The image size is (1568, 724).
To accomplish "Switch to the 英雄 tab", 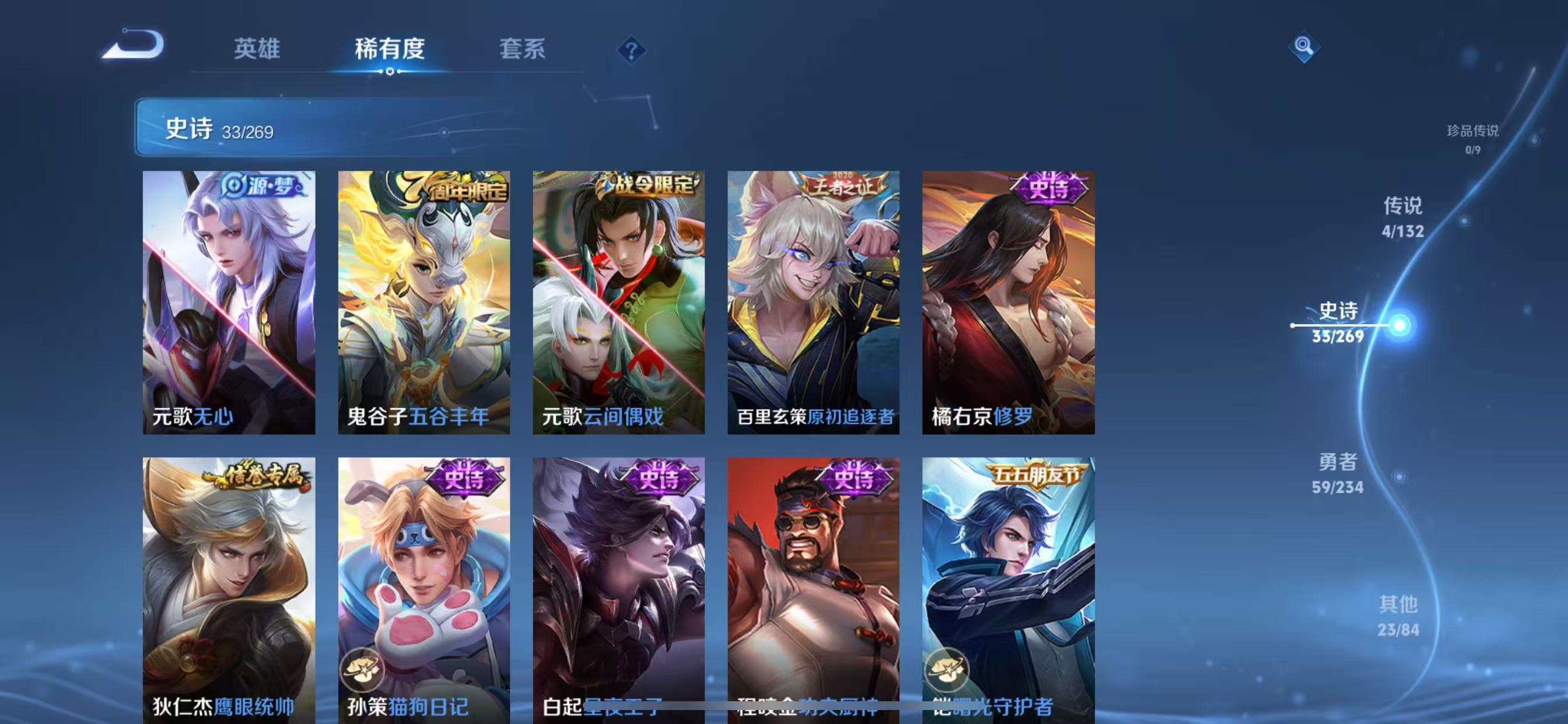I will pyautogui.click(x=256, y=48).
